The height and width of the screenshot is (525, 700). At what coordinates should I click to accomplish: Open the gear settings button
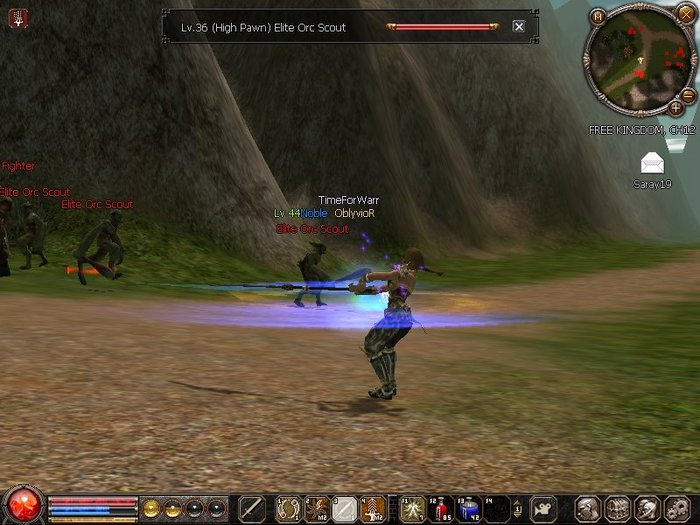click(673, 508)
